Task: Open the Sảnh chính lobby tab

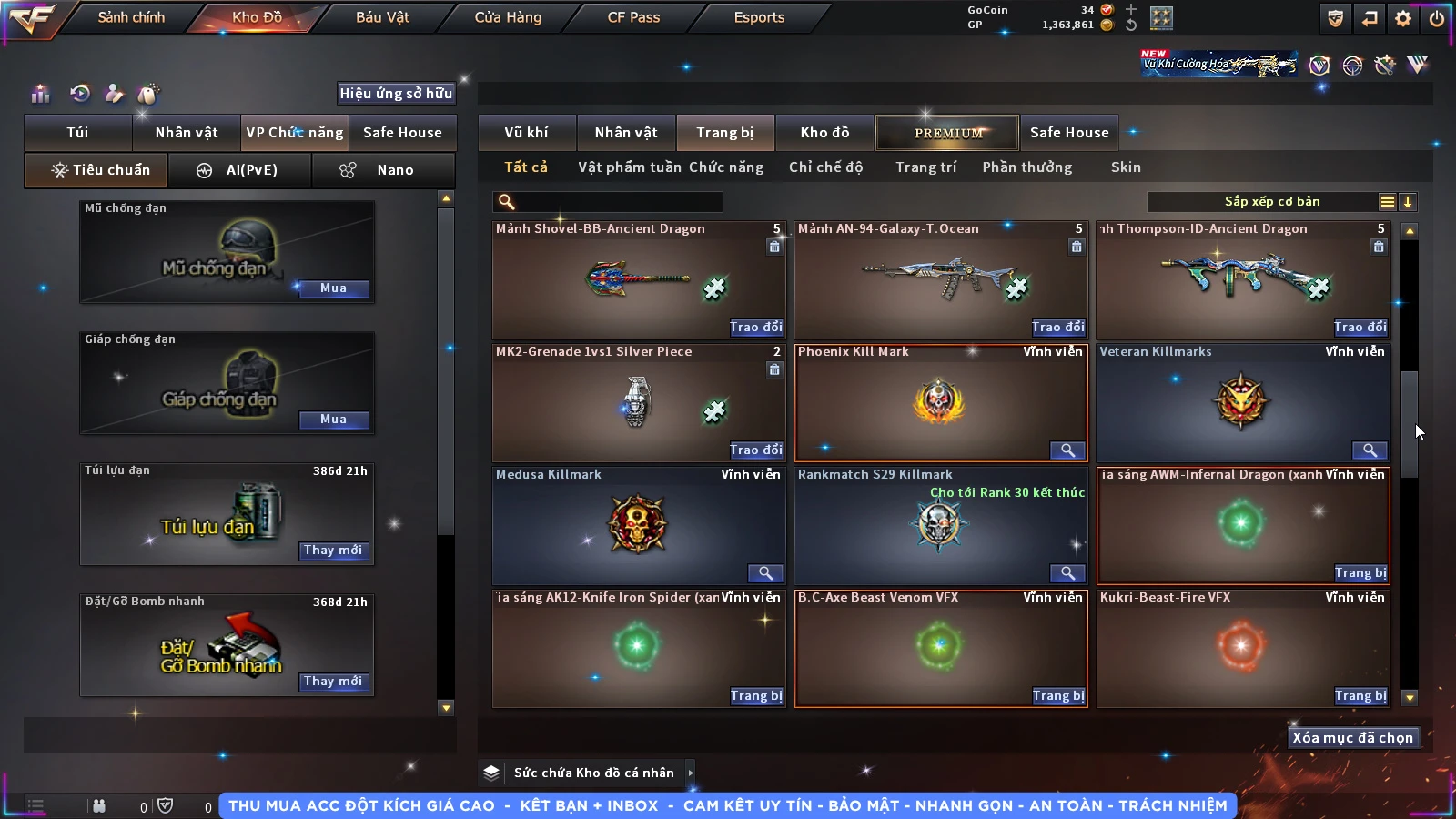Action: (x=131, y=17)
